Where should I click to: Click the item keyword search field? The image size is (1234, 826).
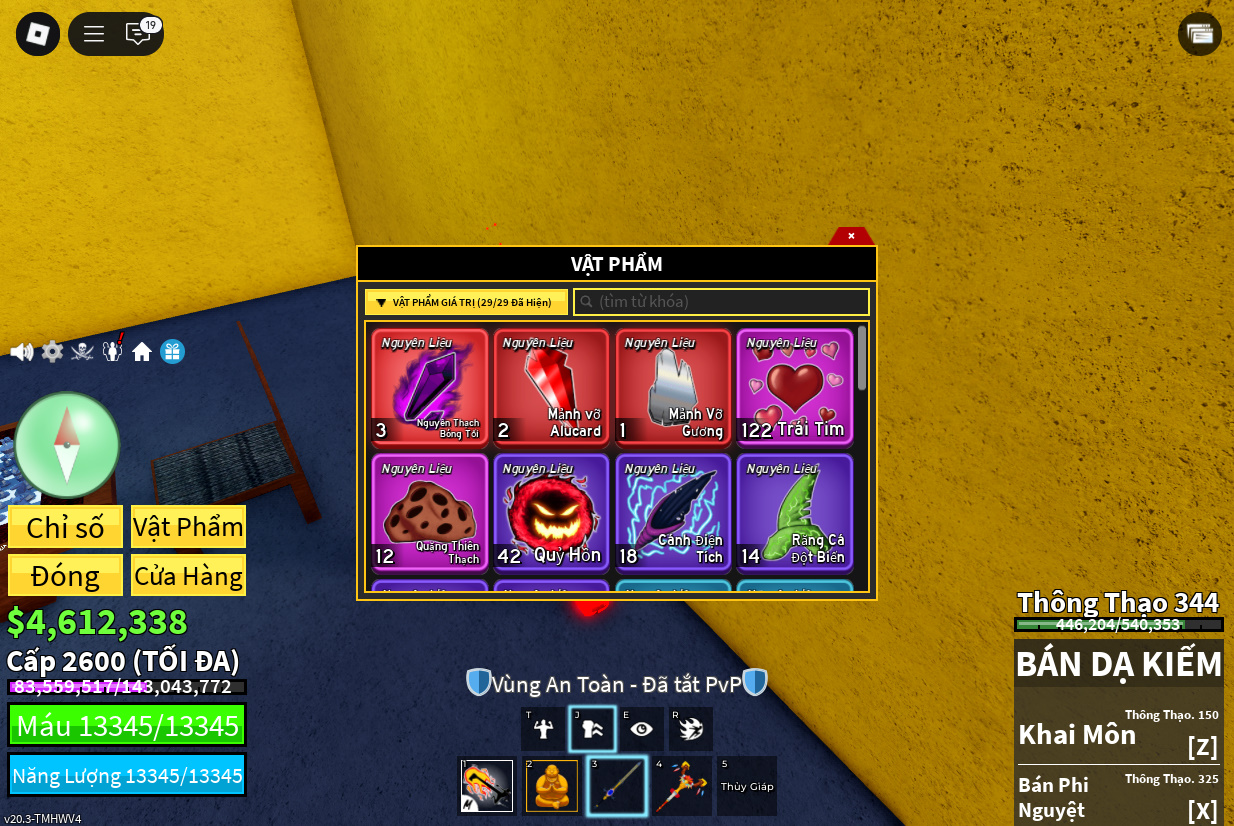[721, 302]
